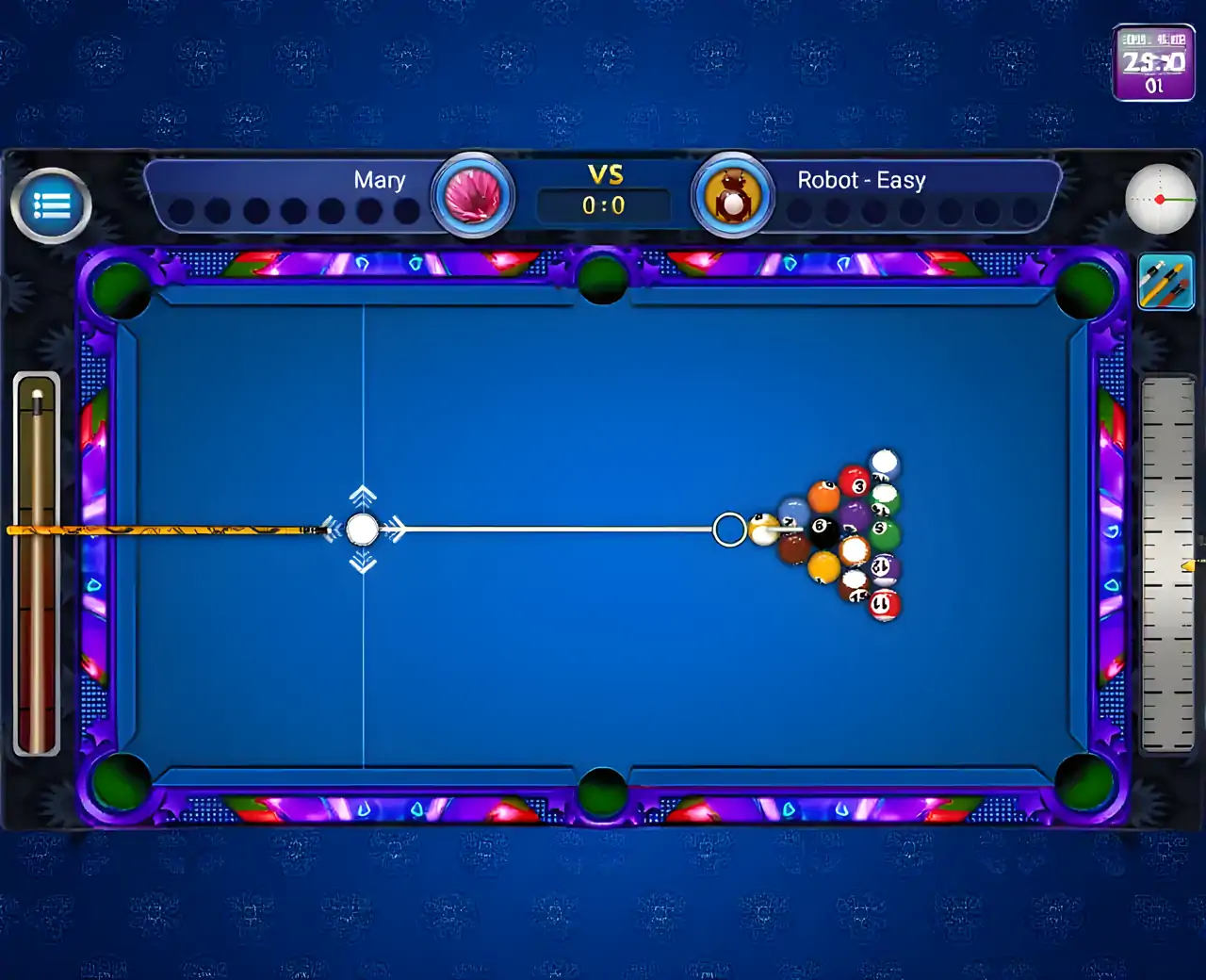1206x980 pixels.
Task: Click the white cue ball
Action: [x=363, y=530]
